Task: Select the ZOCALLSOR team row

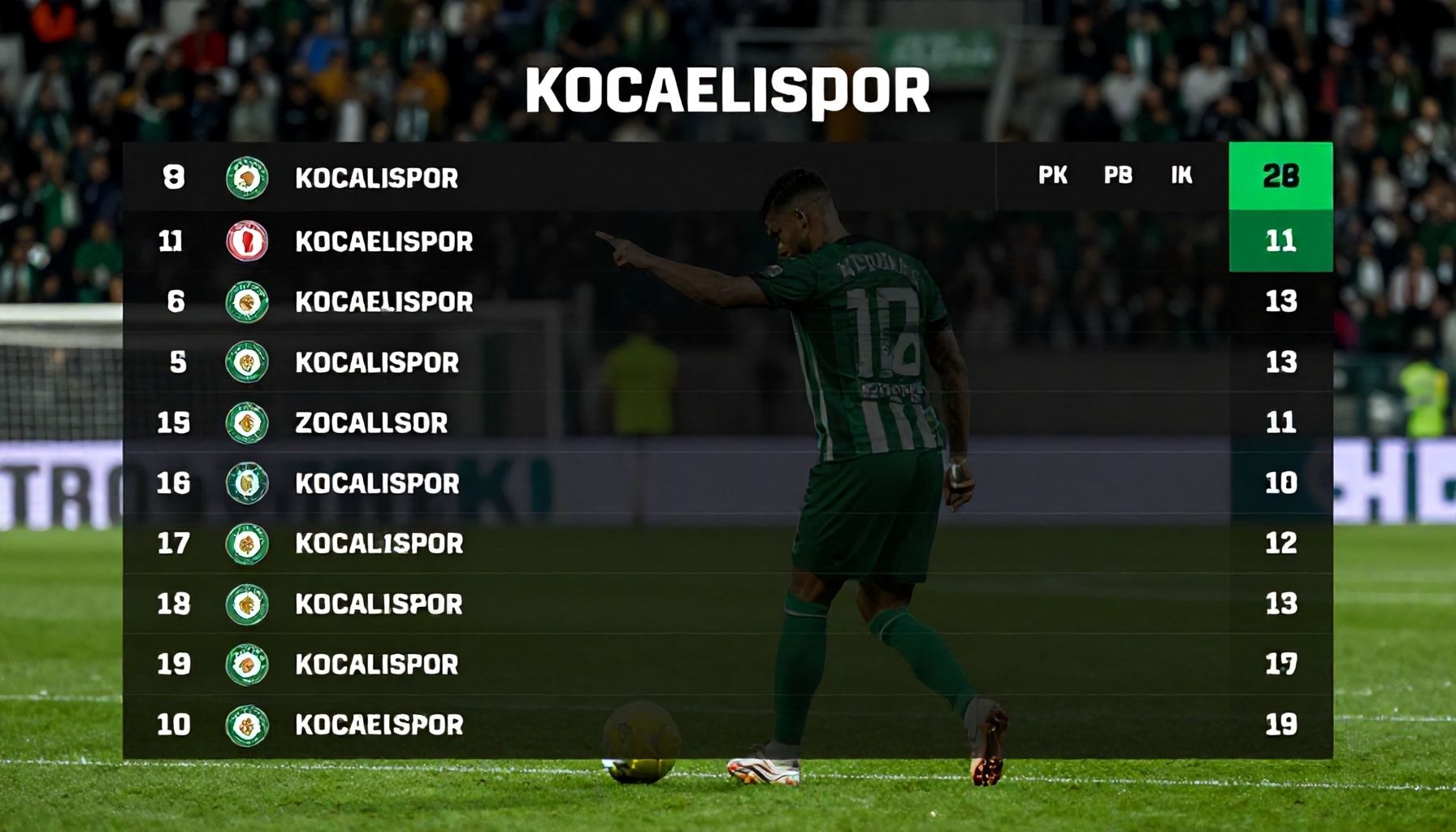Action: click(x=371, y=422)
